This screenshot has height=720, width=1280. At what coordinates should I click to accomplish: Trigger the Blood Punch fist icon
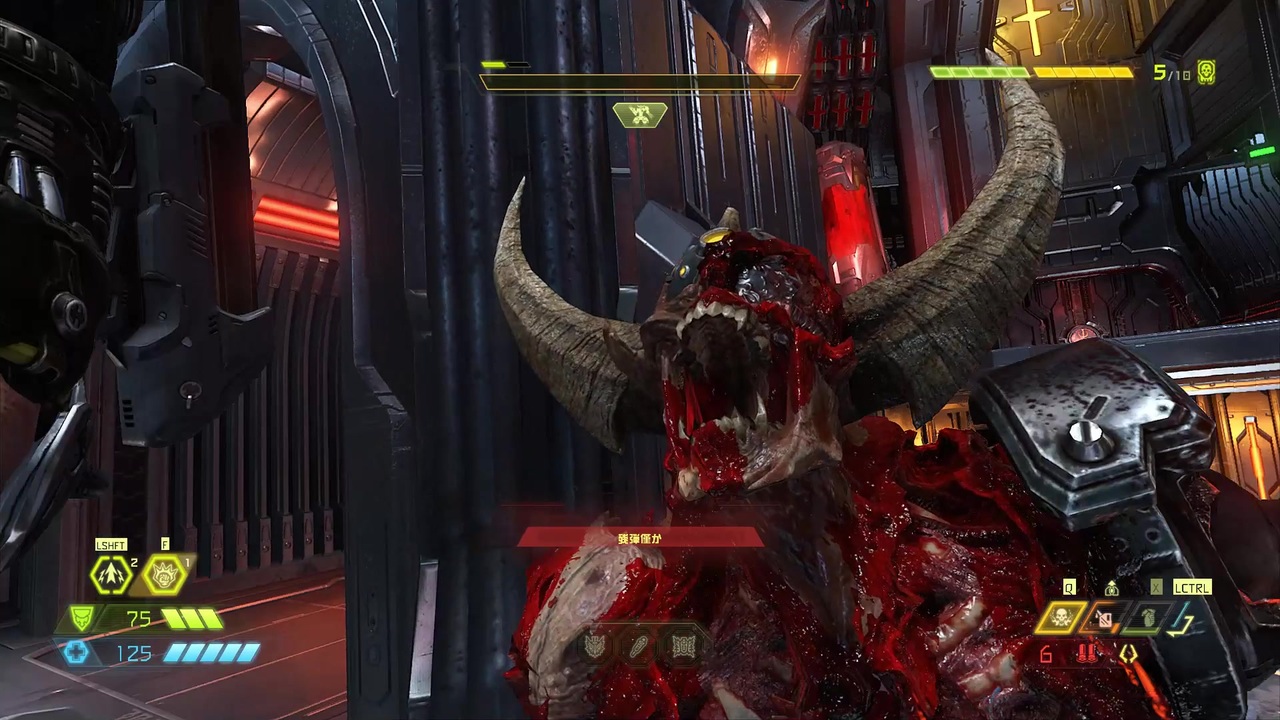click(x=163, y=575)
